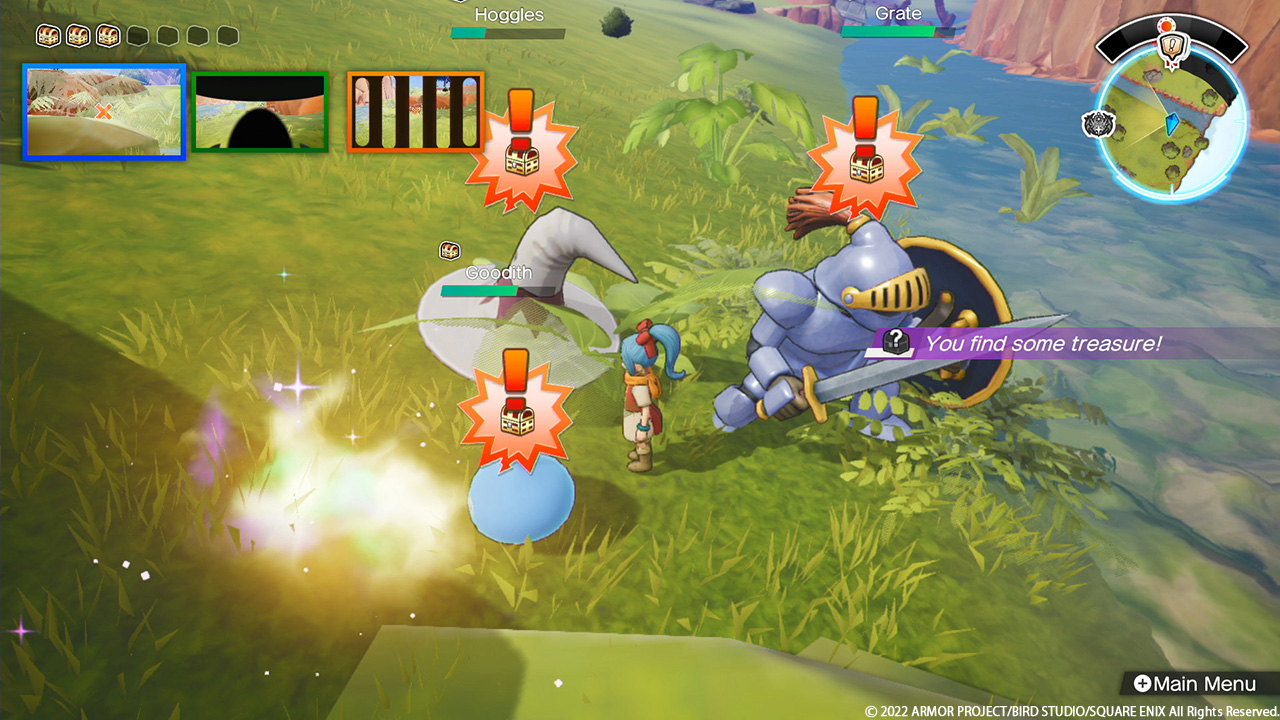1280x720 pixels.
Task: Select the green-framed treasure vision thumbnail
Action: pyautogui.click(x=260, y=112)
